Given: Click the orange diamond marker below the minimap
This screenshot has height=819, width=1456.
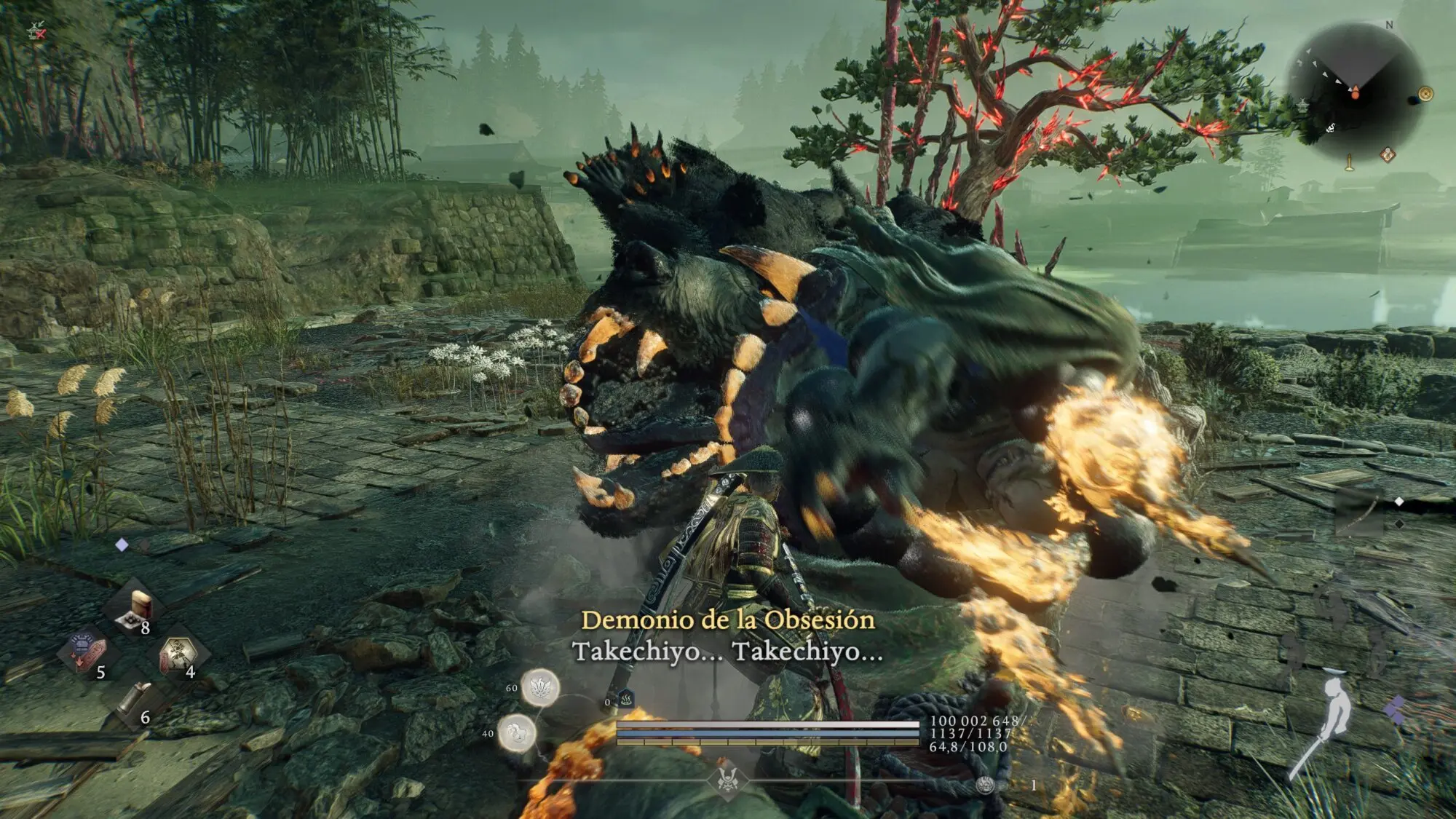Looking at the screenshot, I should pyautogui.click(x=1388, y=154).
